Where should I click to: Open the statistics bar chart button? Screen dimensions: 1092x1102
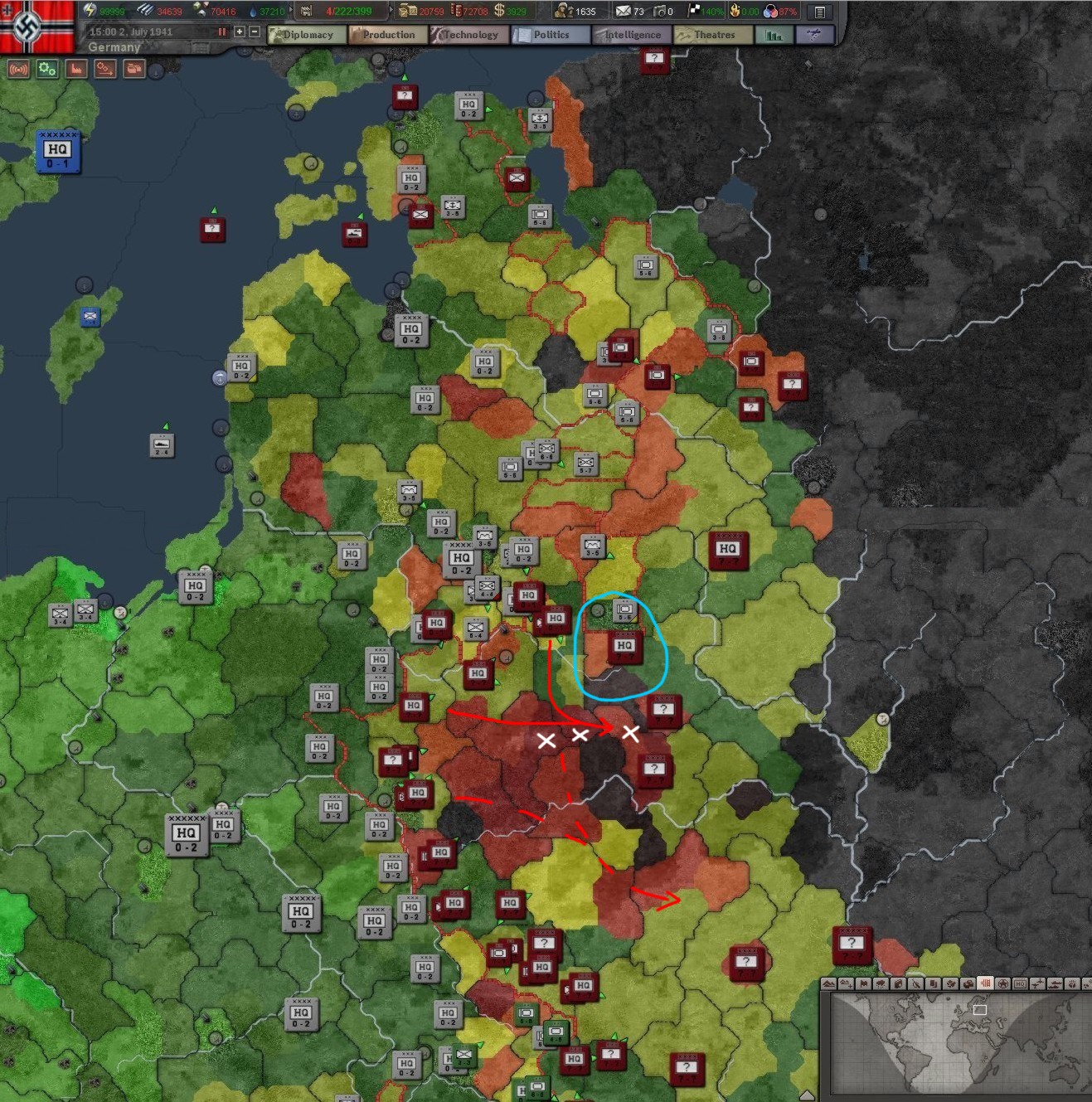click(x=774, y=35)
